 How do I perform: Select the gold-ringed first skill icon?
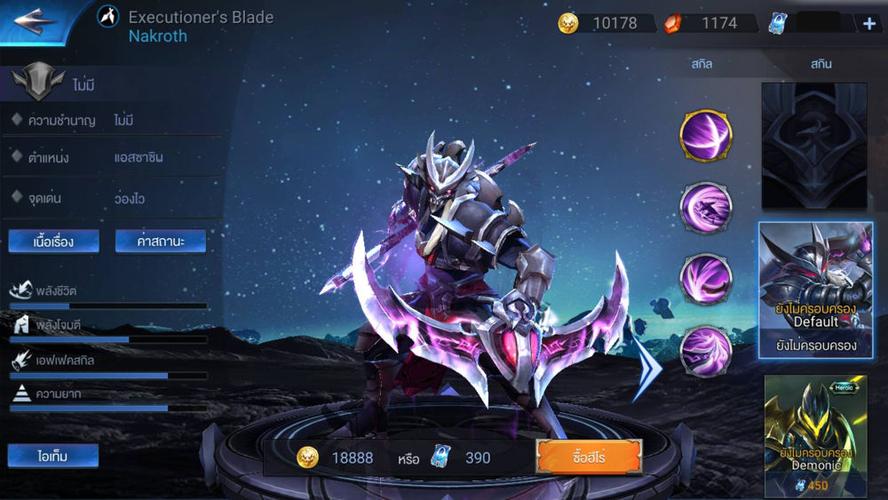(x=706, y=135)
